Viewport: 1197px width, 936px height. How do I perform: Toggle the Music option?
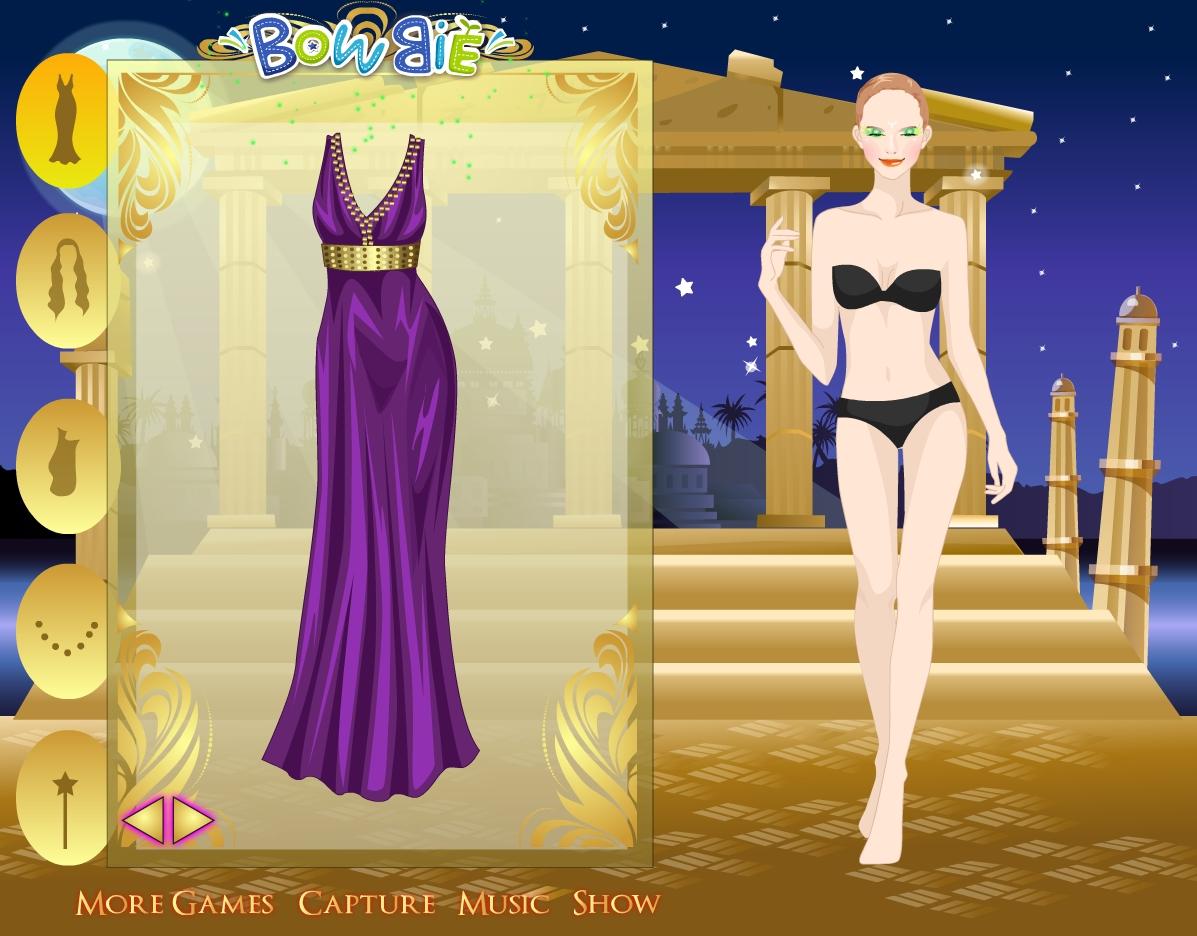click(x=504, y=903)
